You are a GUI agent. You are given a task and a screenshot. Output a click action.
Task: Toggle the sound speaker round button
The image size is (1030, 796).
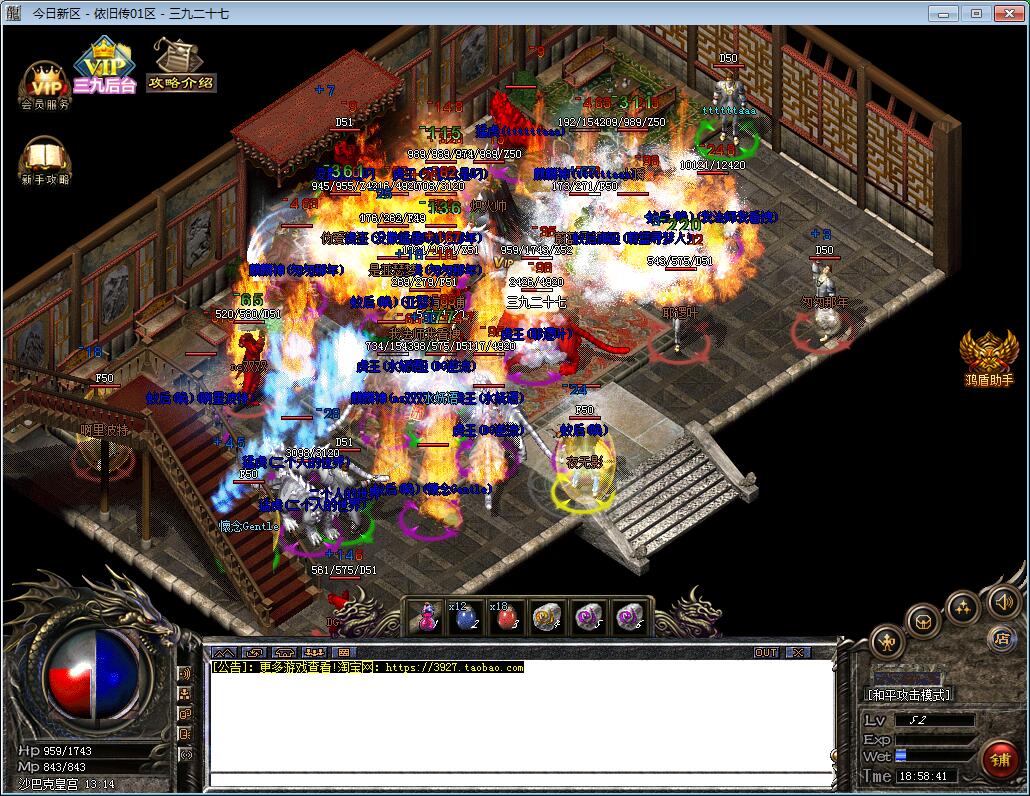coord(1003,601)
